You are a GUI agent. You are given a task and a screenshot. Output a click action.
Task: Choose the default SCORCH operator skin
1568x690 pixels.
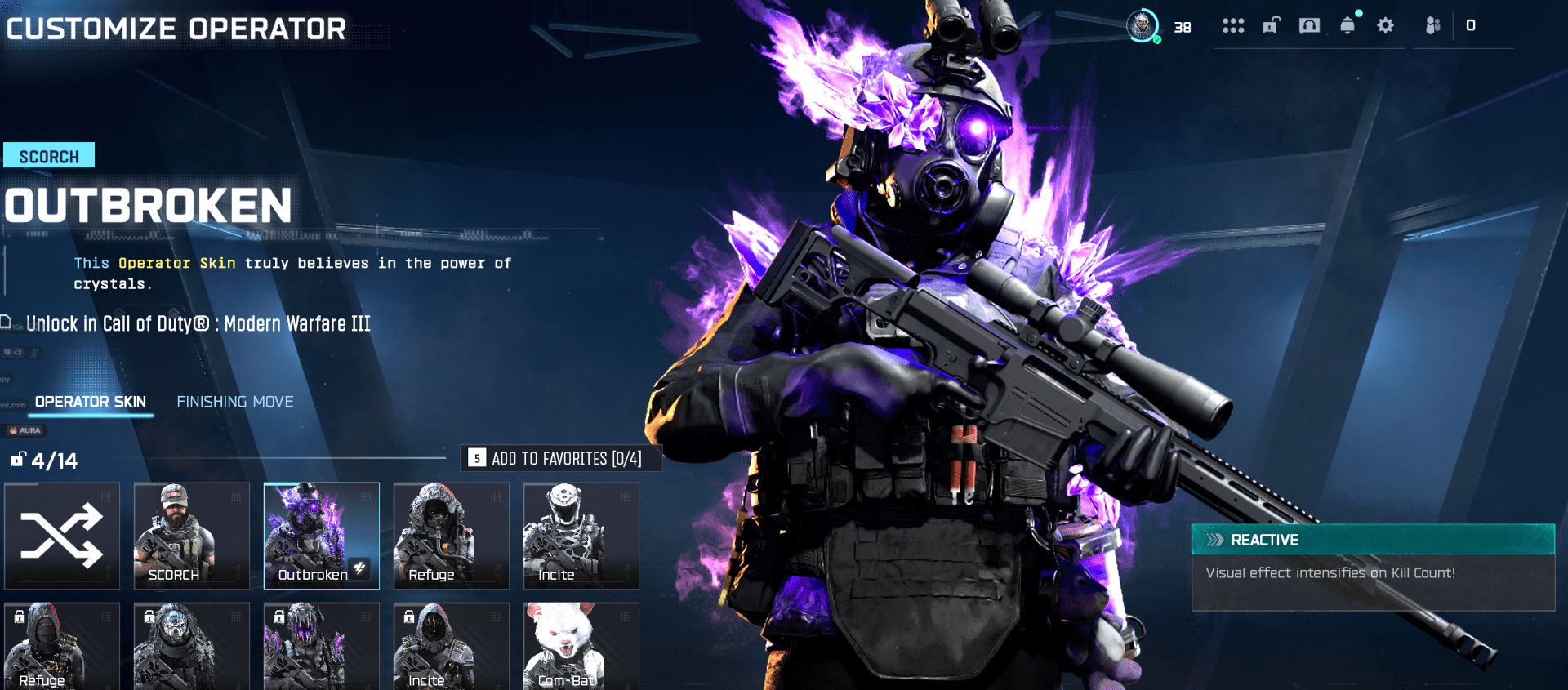[191, 535]
